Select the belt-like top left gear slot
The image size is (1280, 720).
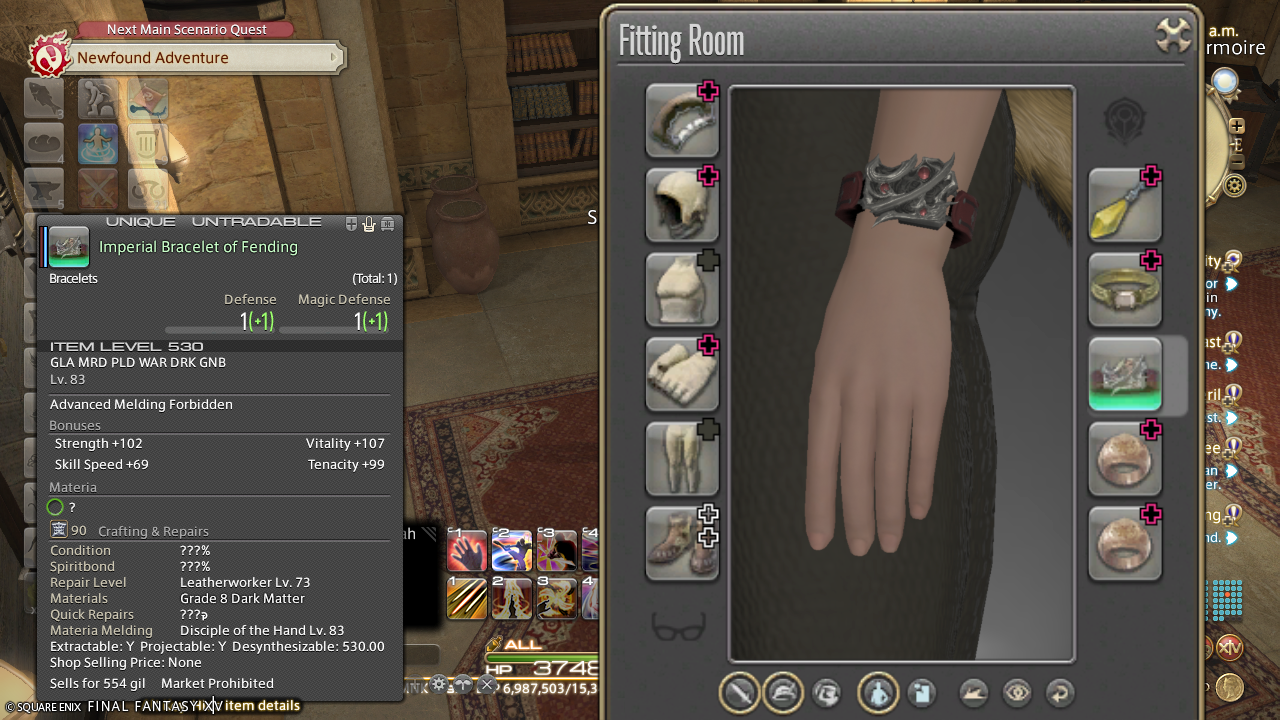(681, 121)
